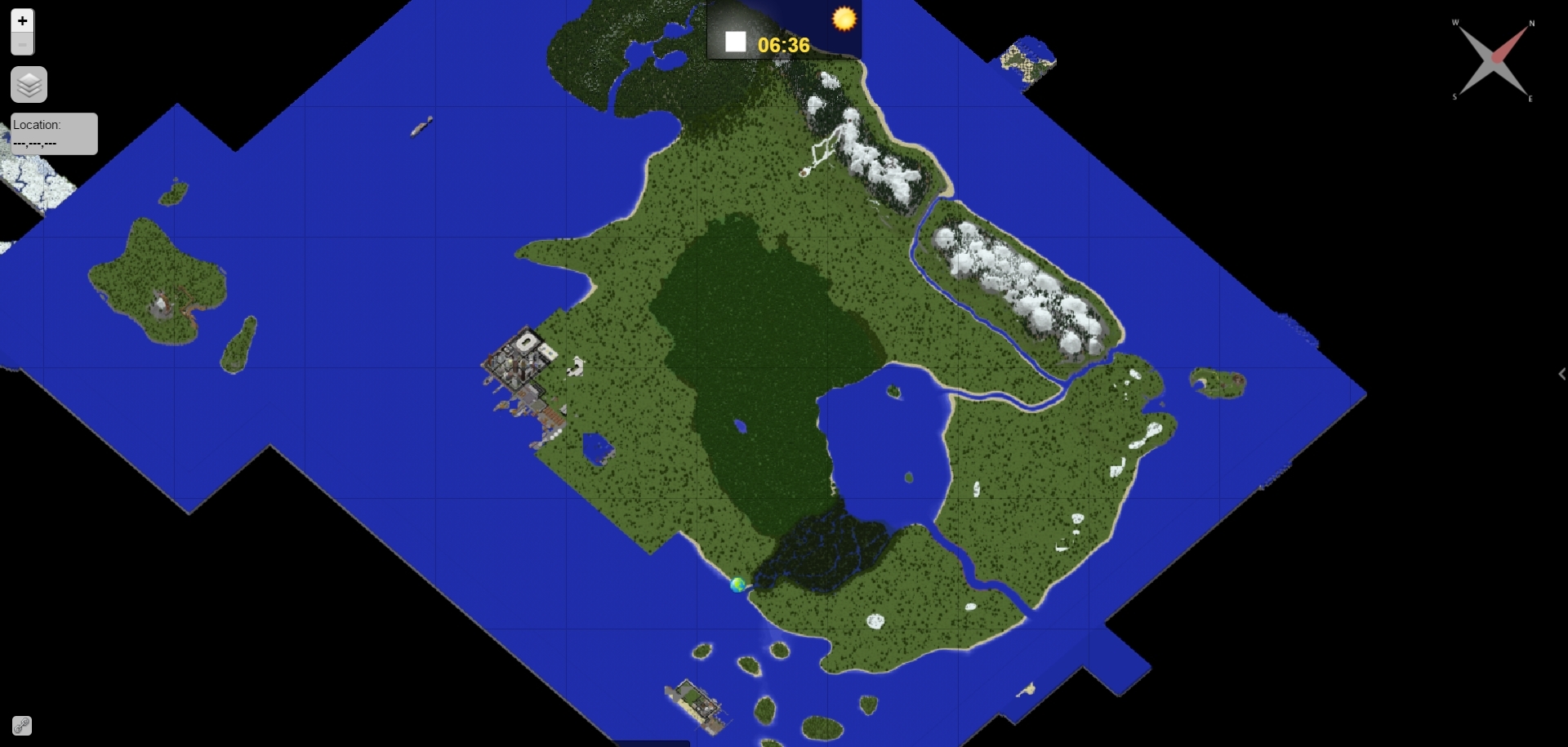Click the weather indicator square beside the time
The height and width of the screenshot is (747, 1568).
click(x=734, y=40)
